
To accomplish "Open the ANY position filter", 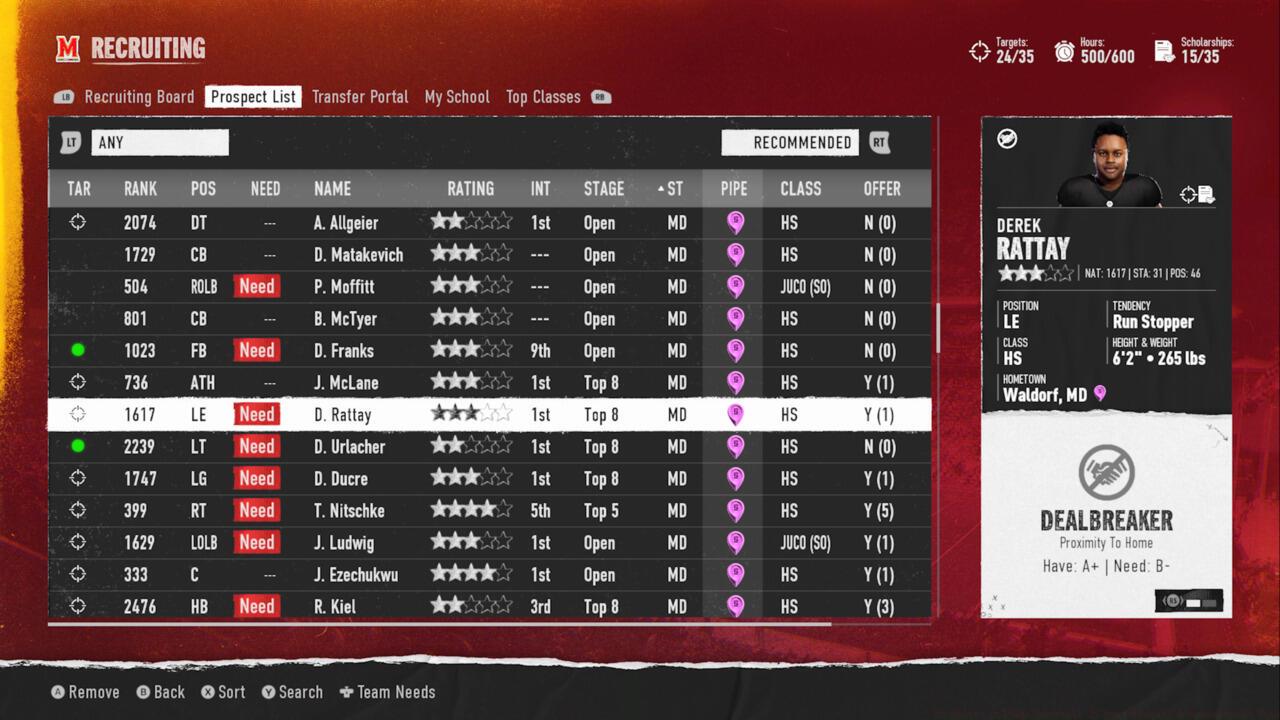I will tap(159, 143).
